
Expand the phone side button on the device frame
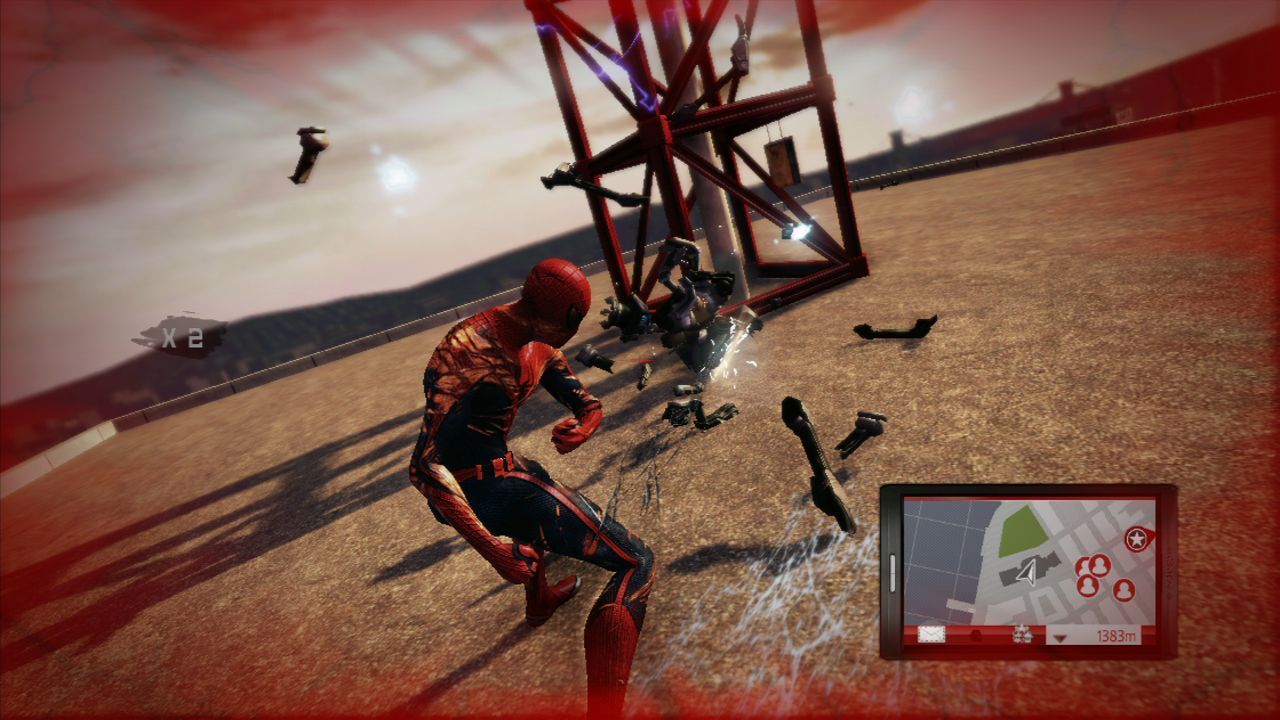891,572
